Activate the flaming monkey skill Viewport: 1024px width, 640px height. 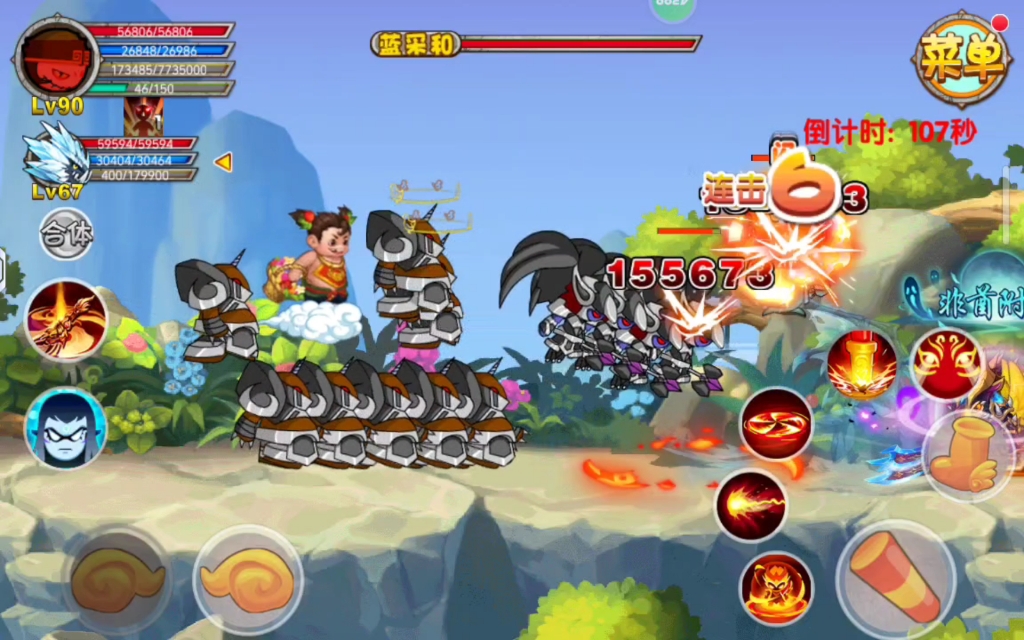coord(776,588)
